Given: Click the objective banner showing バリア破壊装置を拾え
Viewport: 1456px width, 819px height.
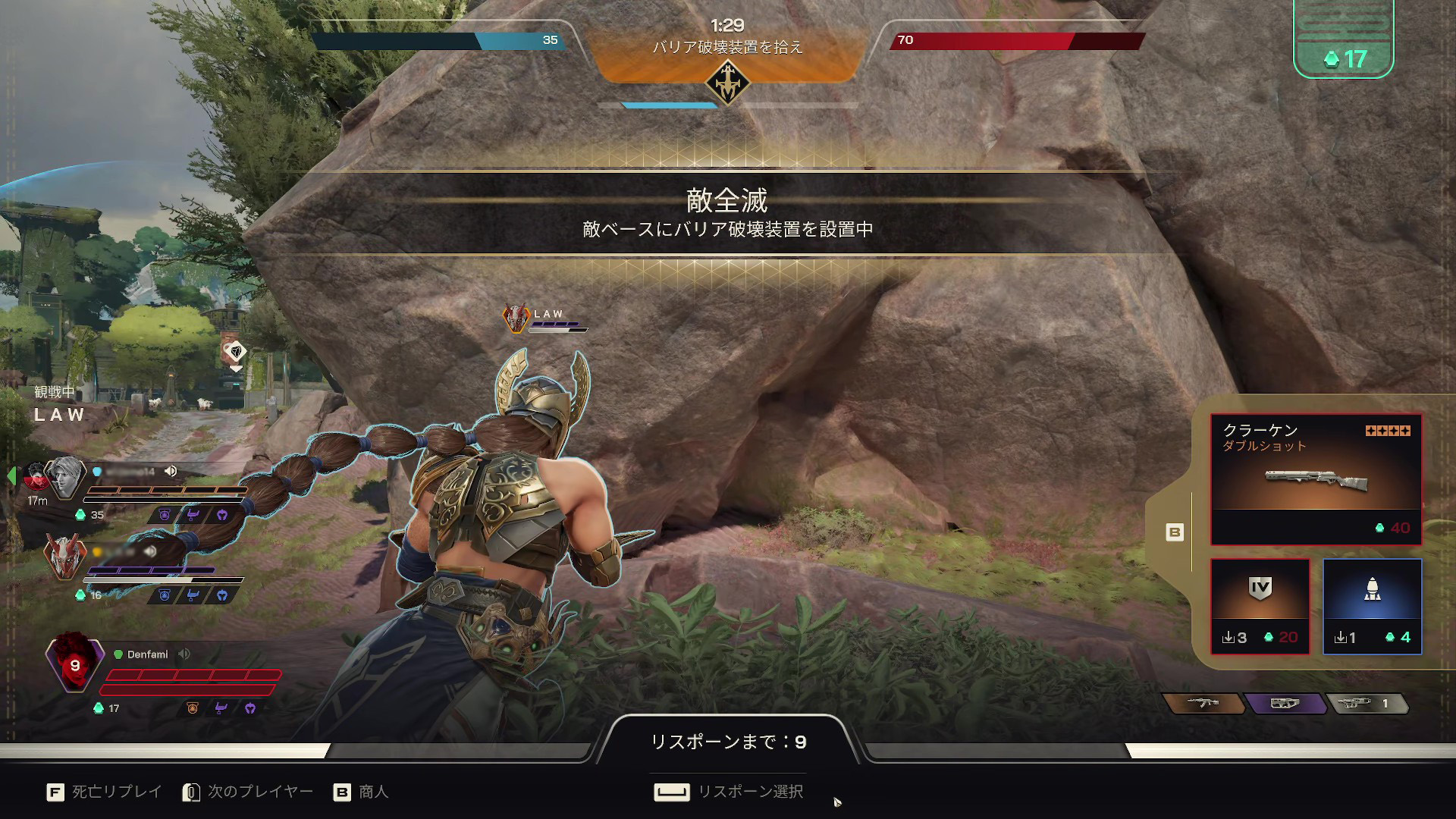Looking at the screenshot, I should point(728,45).
